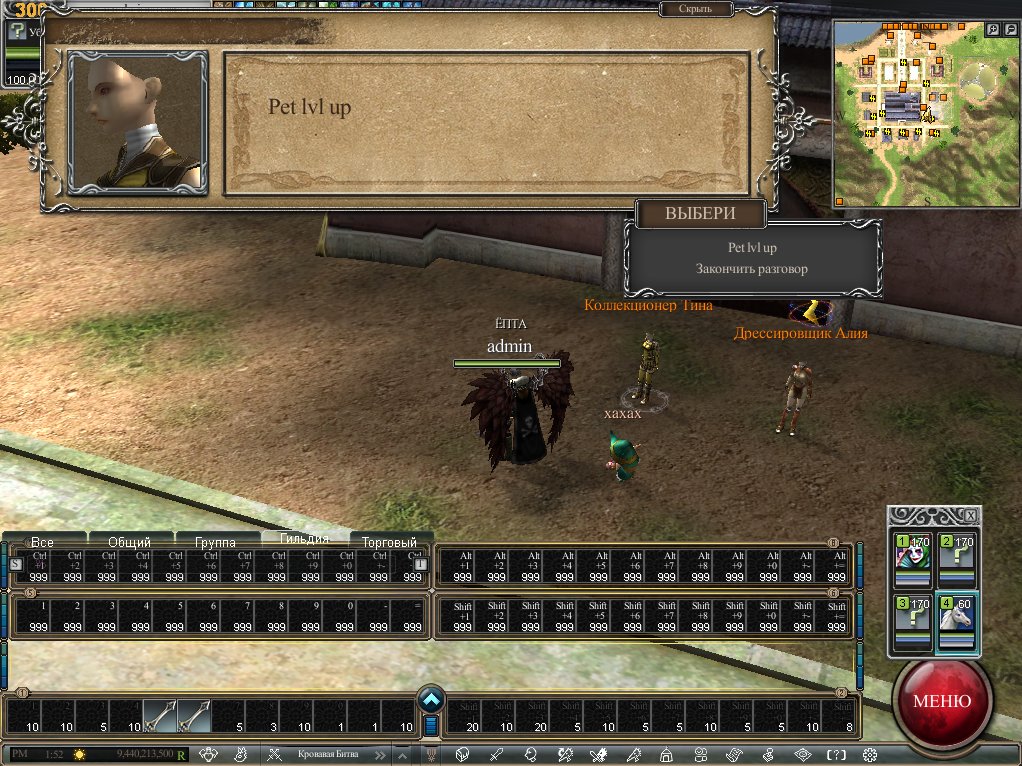Select the "Гильдия" chat tab
Screen dimensions: 1022x766
(x=304, y=540)
